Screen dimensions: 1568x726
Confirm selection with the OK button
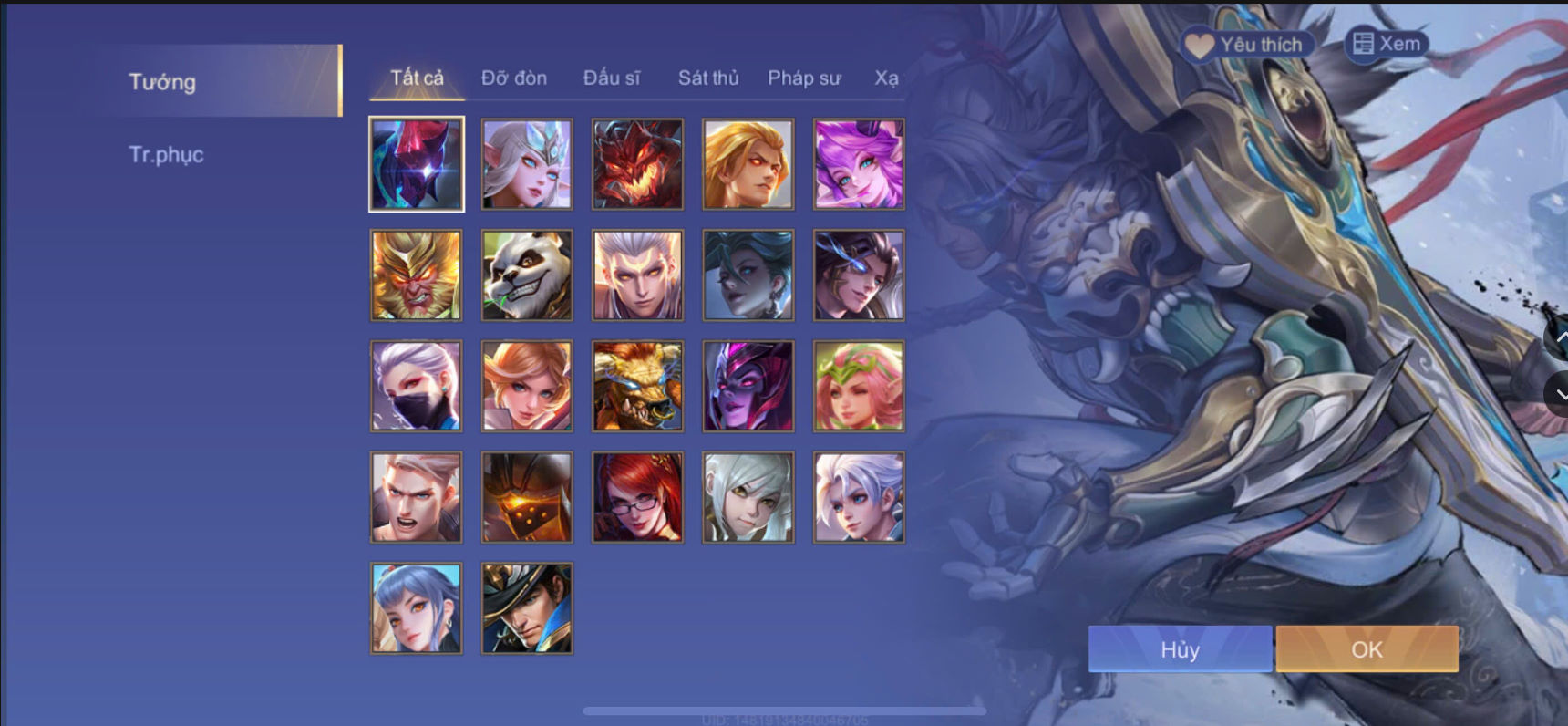coord(1366,649)
